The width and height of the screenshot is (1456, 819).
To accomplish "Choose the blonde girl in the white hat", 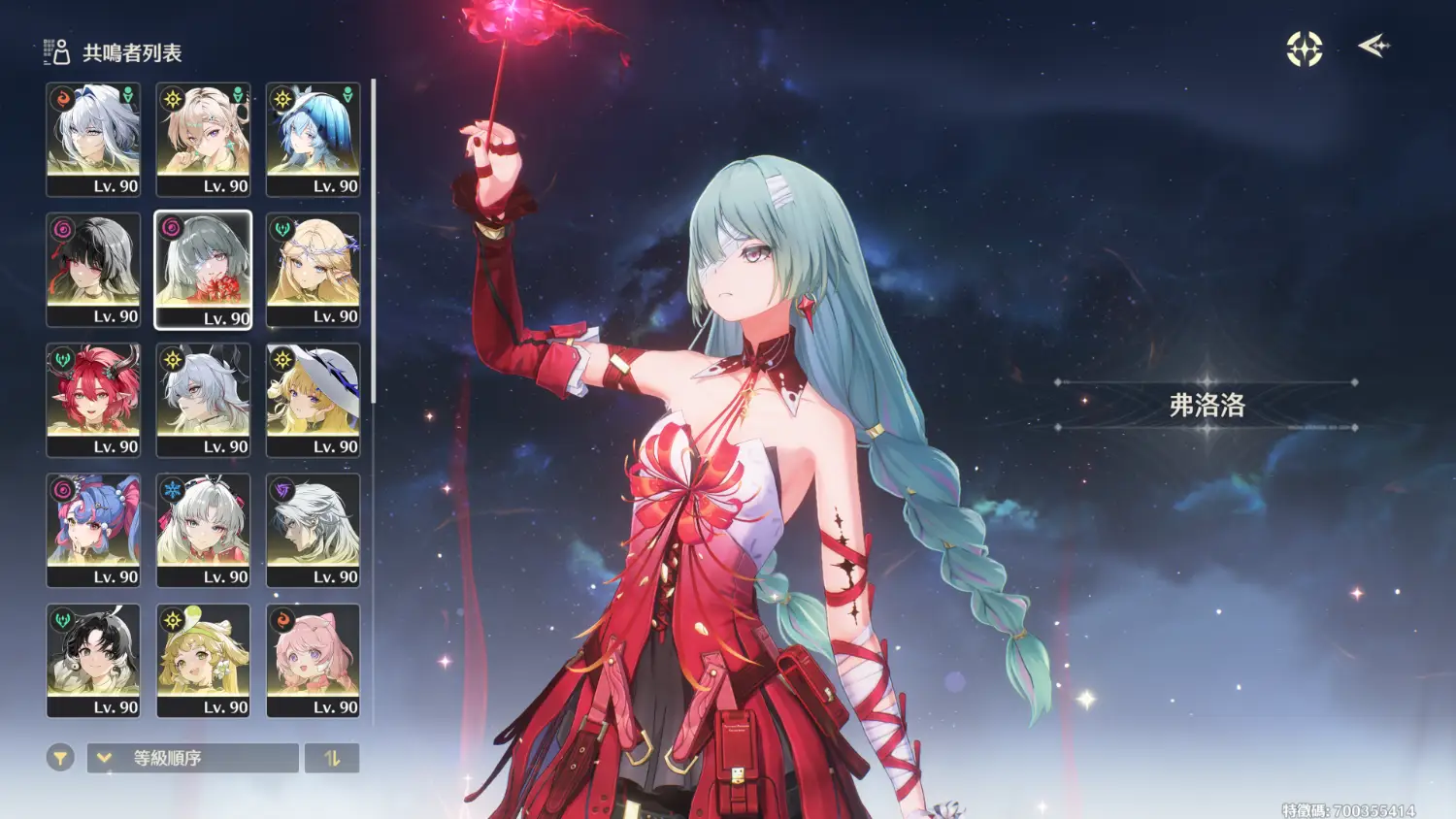I will [x=313, y=400].
